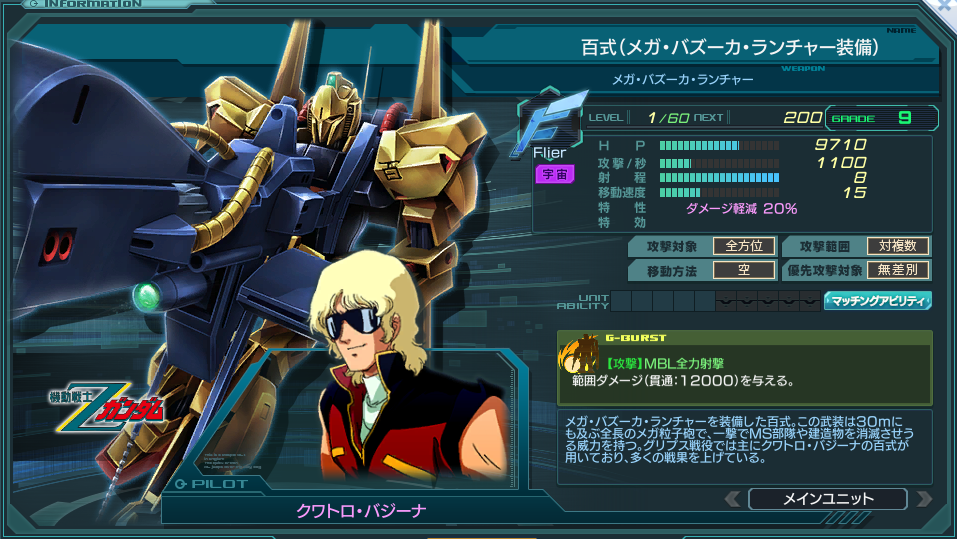The width and height of the screenshot is (957, 539).
Task: Show the next unit with the right arrow
Action: 923,498
